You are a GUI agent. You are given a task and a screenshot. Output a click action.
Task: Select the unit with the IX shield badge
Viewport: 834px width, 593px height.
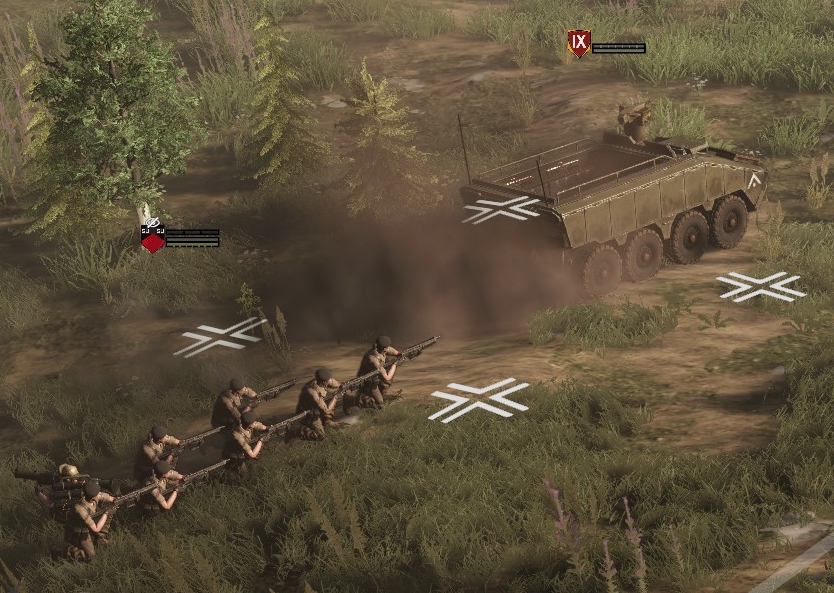[579, 44]
